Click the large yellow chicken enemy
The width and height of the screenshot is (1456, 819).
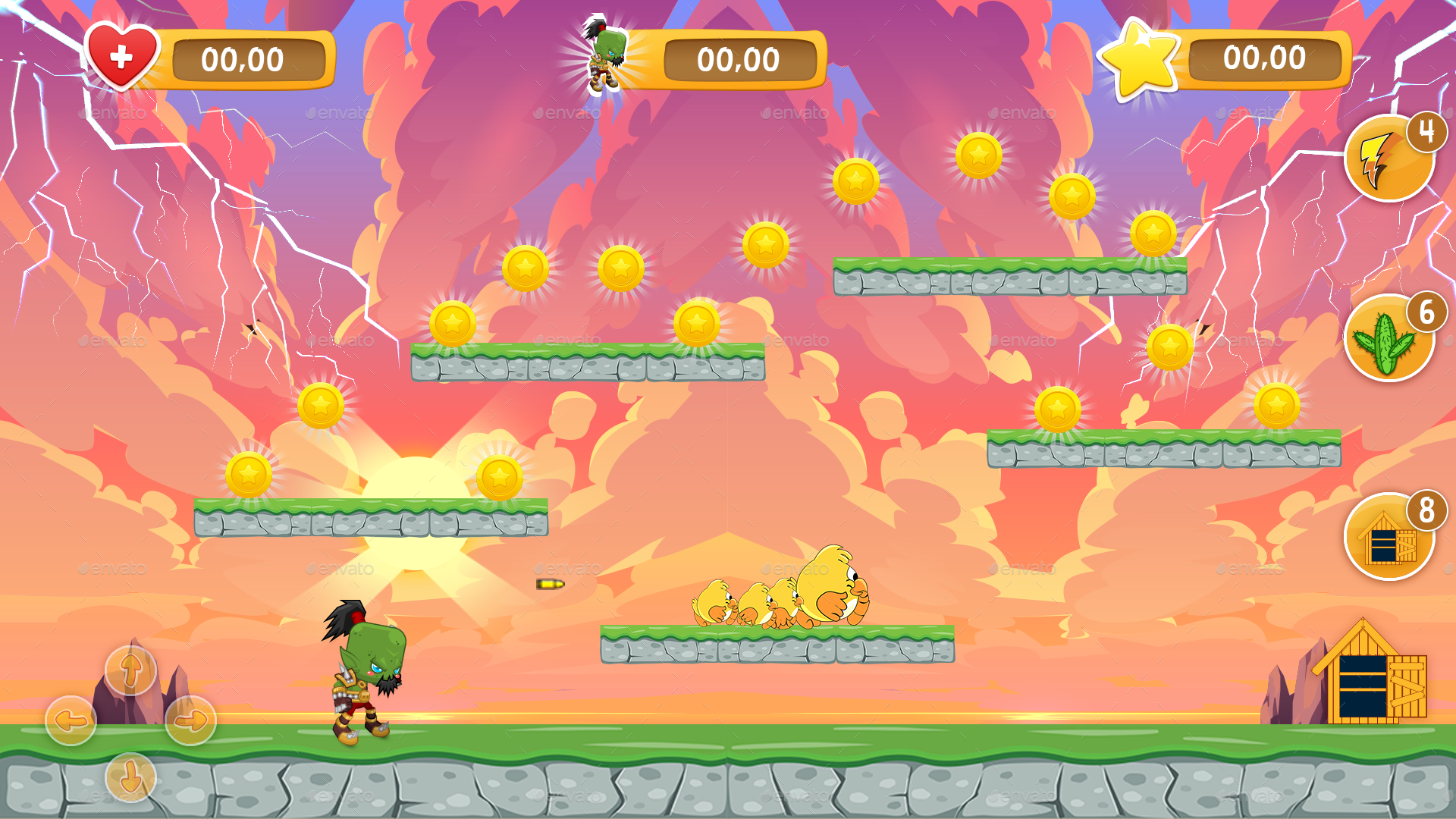click(x=827, y=584)
